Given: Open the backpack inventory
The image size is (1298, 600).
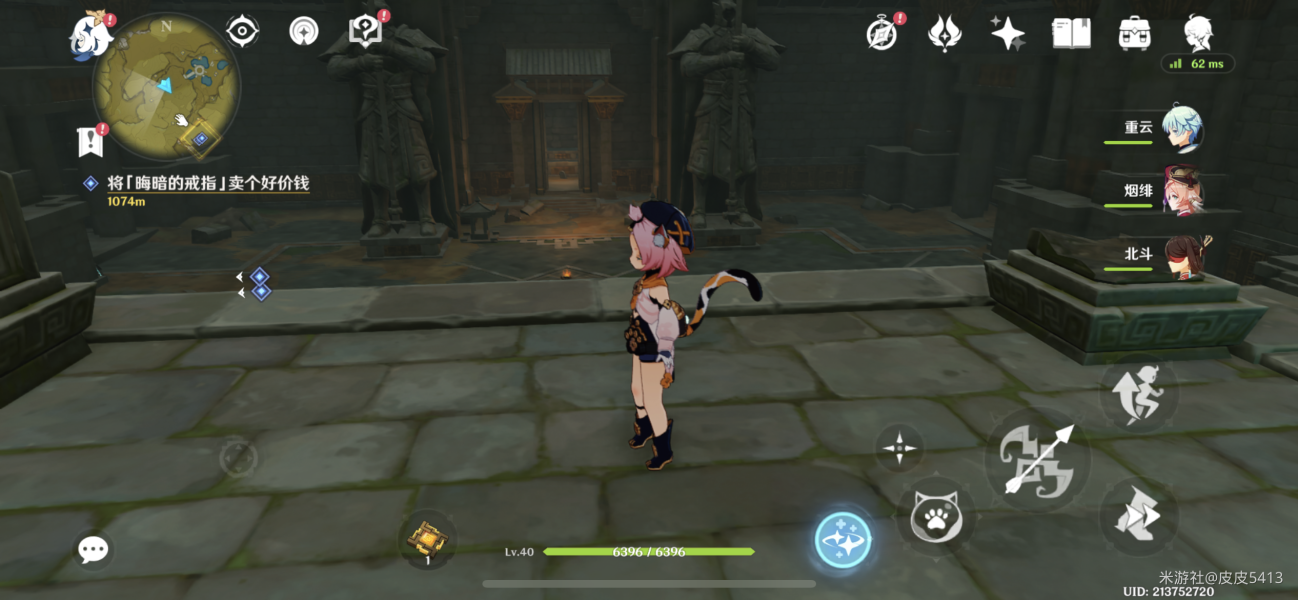Looking at the screenshot, I should click(x=1134, y=34).
